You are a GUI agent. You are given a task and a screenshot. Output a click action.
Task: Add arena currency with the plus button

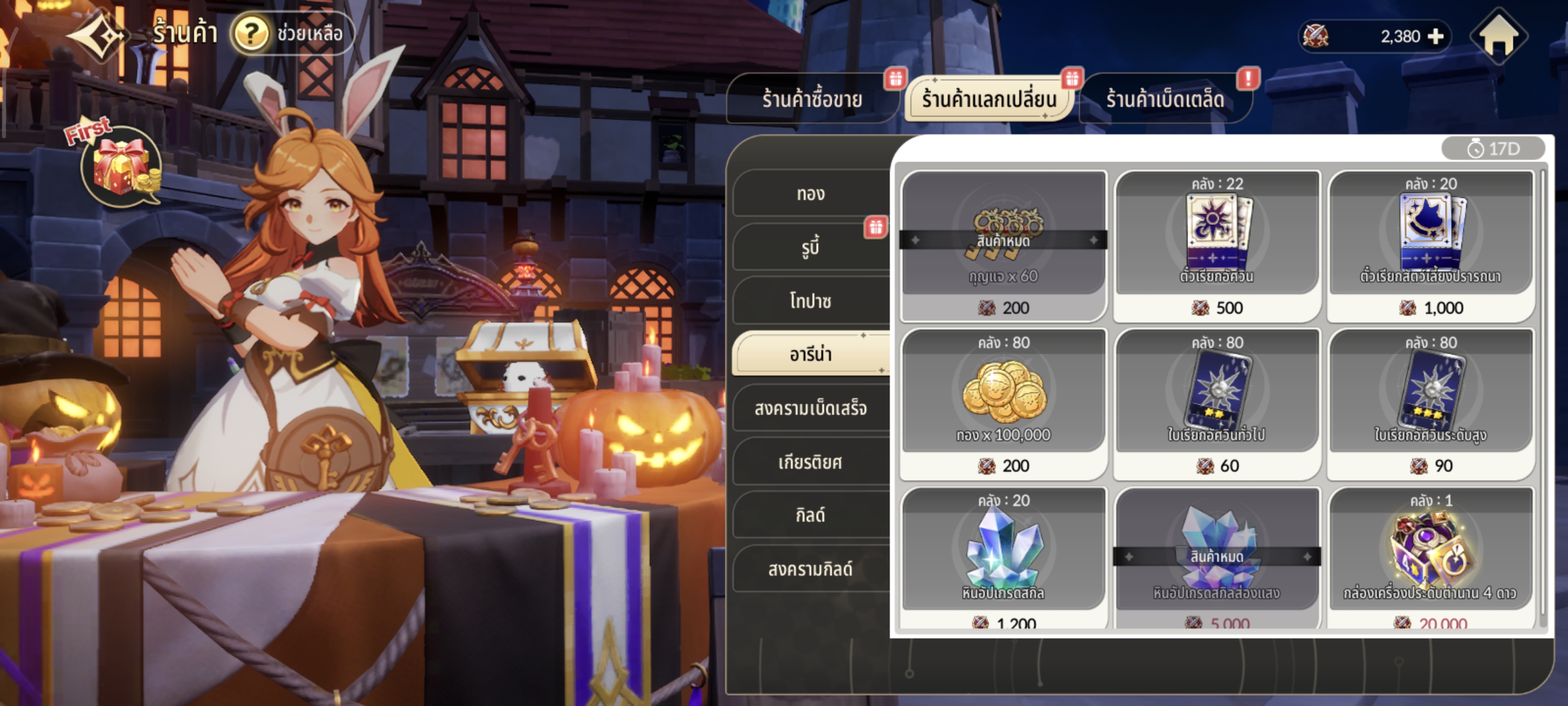(x=1435, y=37)
